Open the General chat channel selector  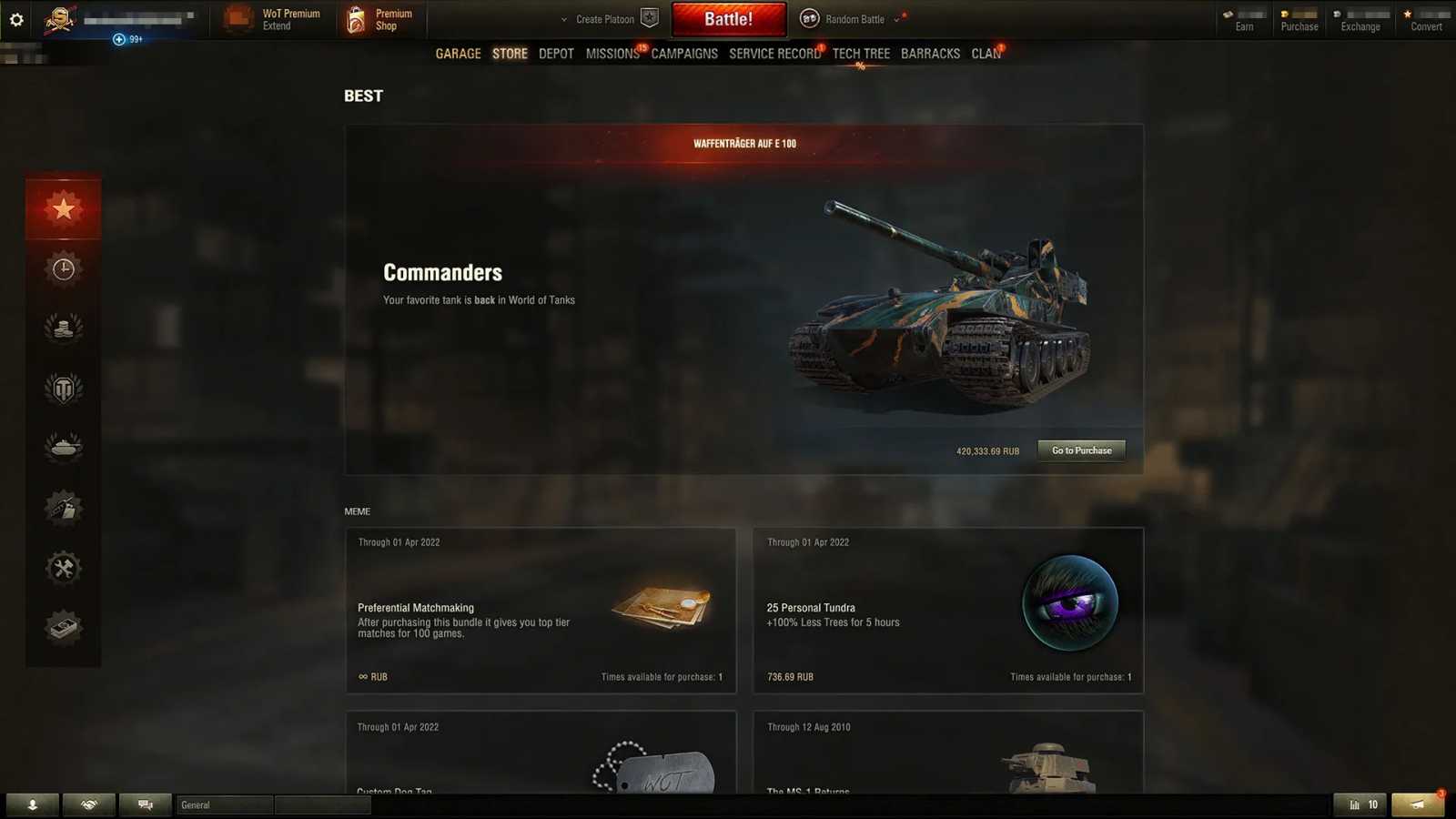(x=224, y=804)
